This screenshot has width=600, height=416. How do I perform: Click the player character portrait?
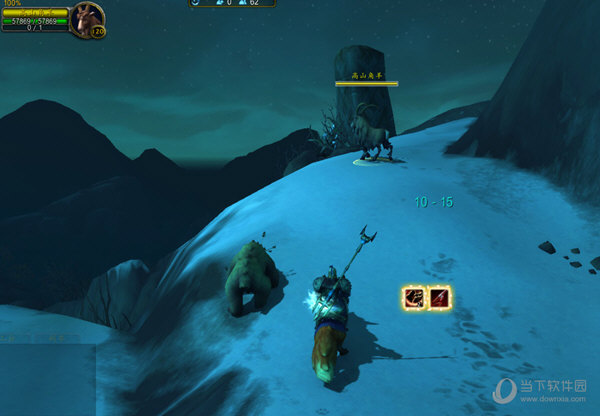pyautogui.click(x=85, y=17)
